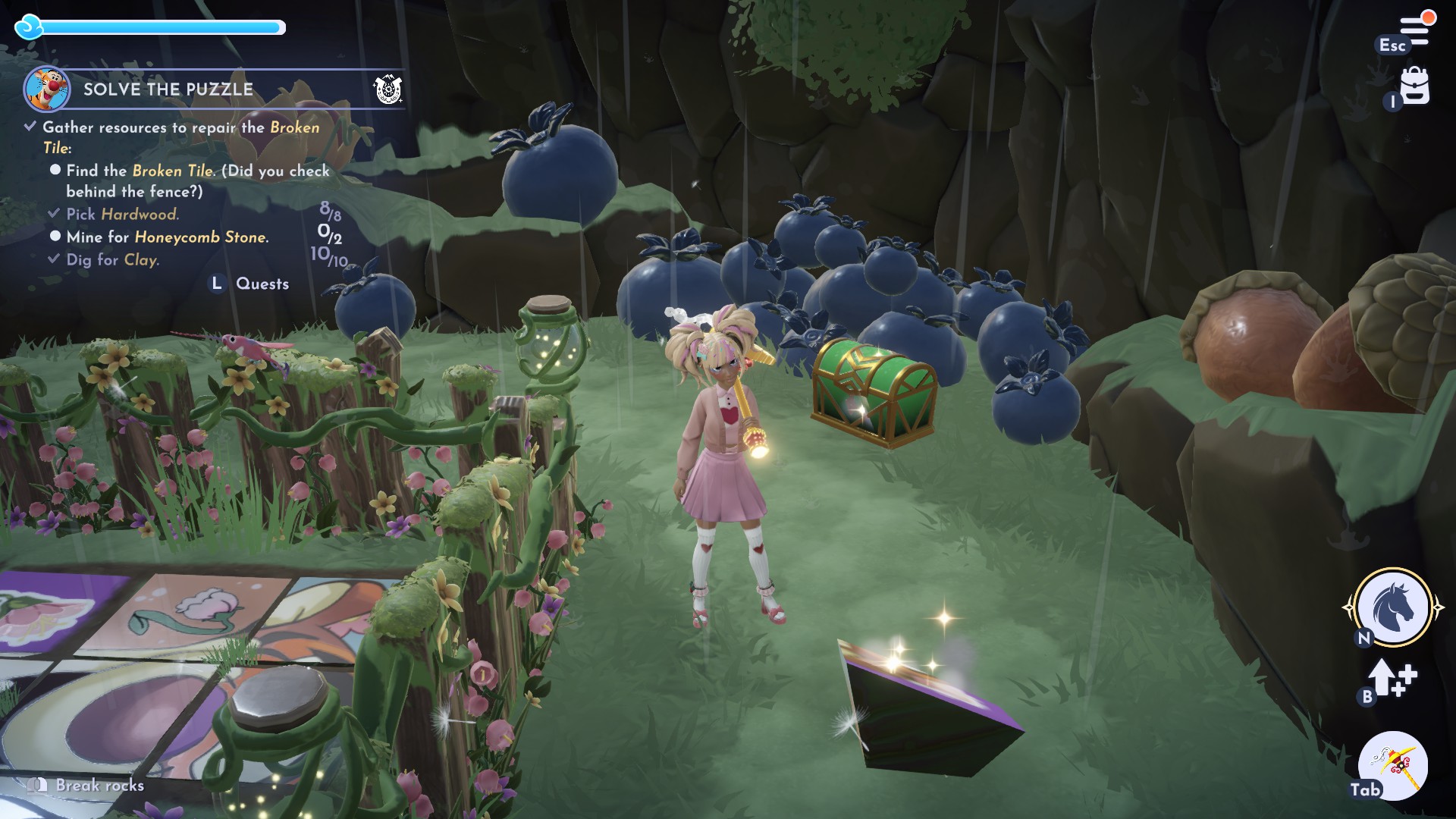The height and width of the screenshot is (819, 1456).
Task: Check off the Mine for Honeycomb Stone bullet
Action: 54,237
